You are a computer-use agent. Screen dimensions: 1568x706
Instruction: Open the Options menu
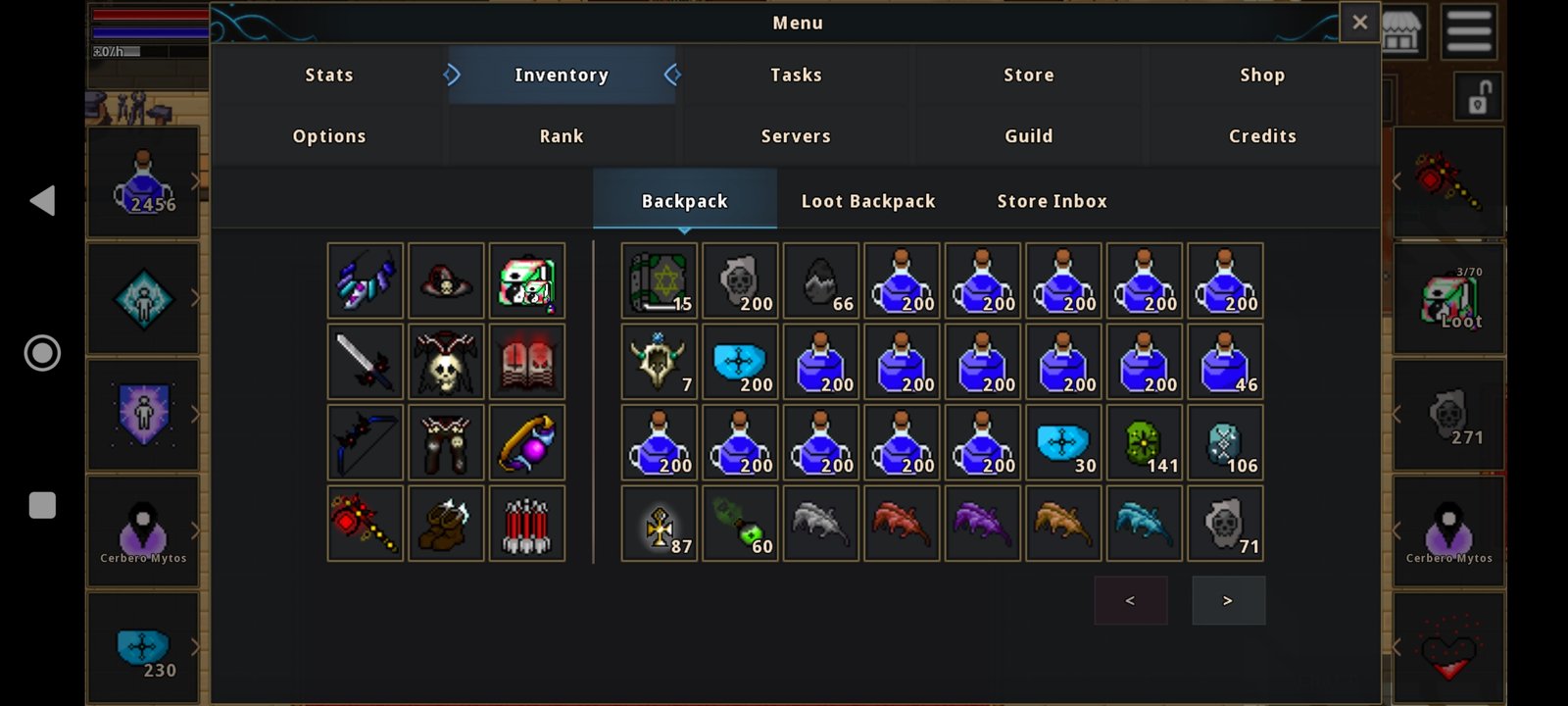coord(329,136)
